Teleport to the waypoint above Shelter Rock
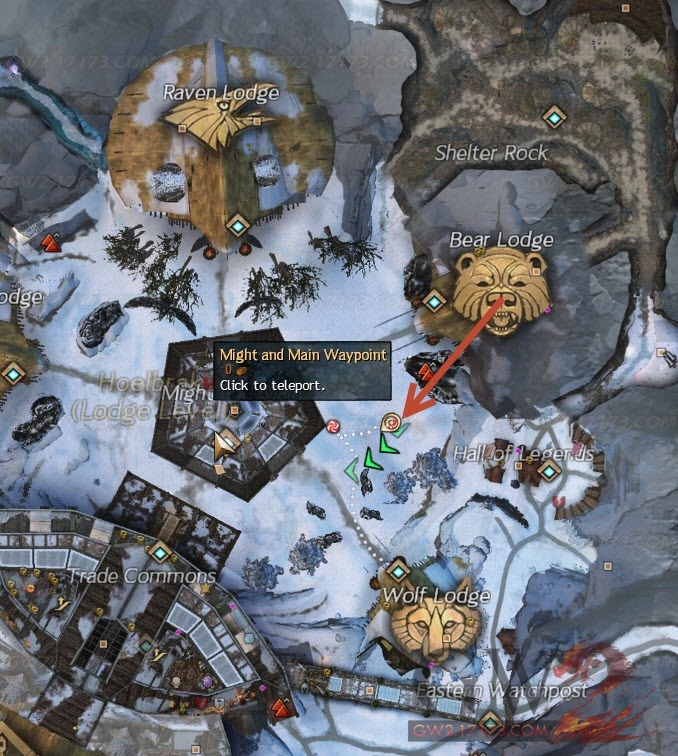The height and width of the screenshot is (756, 678). 553,118
